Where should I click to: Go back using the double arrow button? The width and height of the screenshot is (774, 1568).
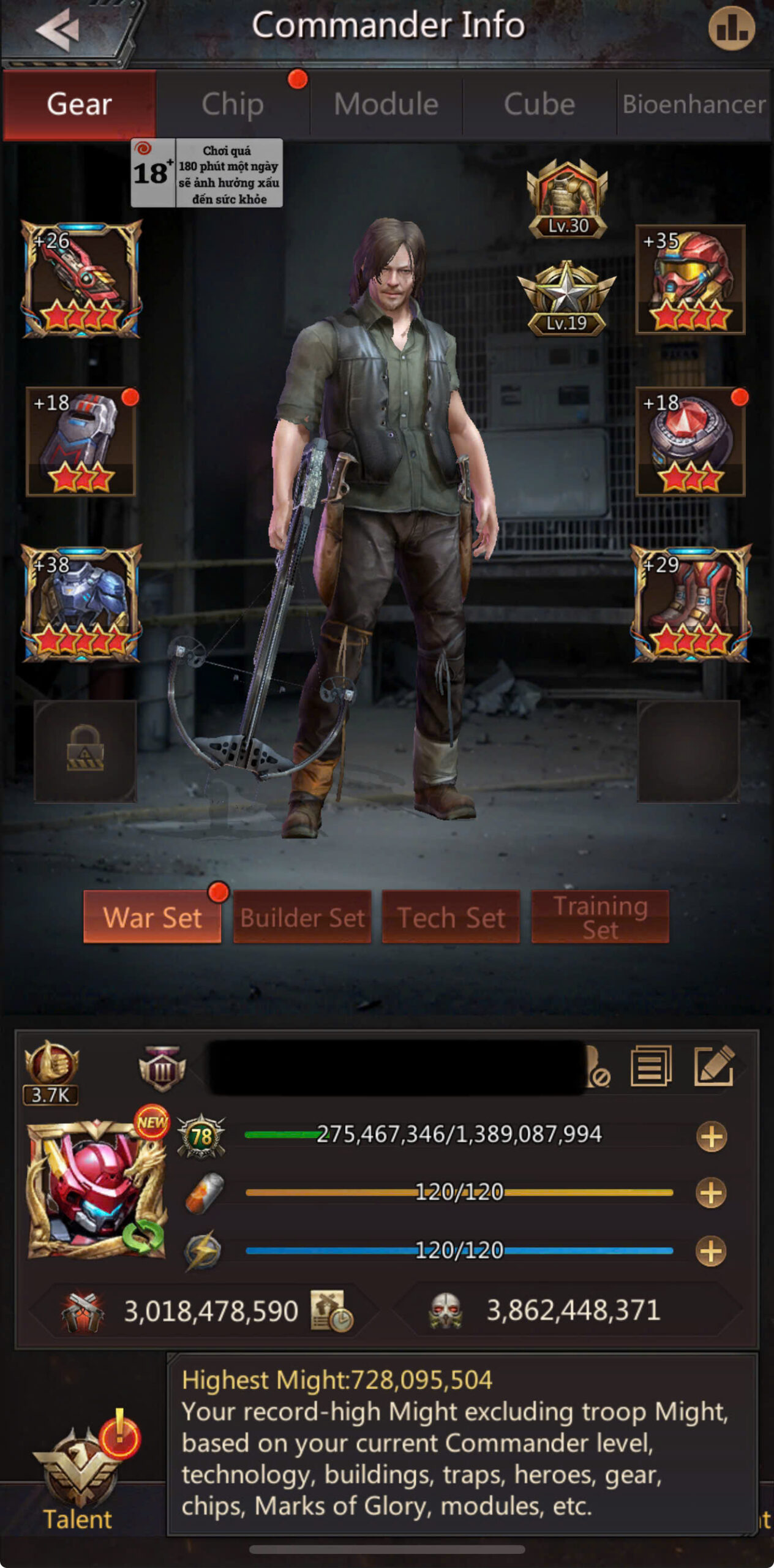tap(58, 29)
